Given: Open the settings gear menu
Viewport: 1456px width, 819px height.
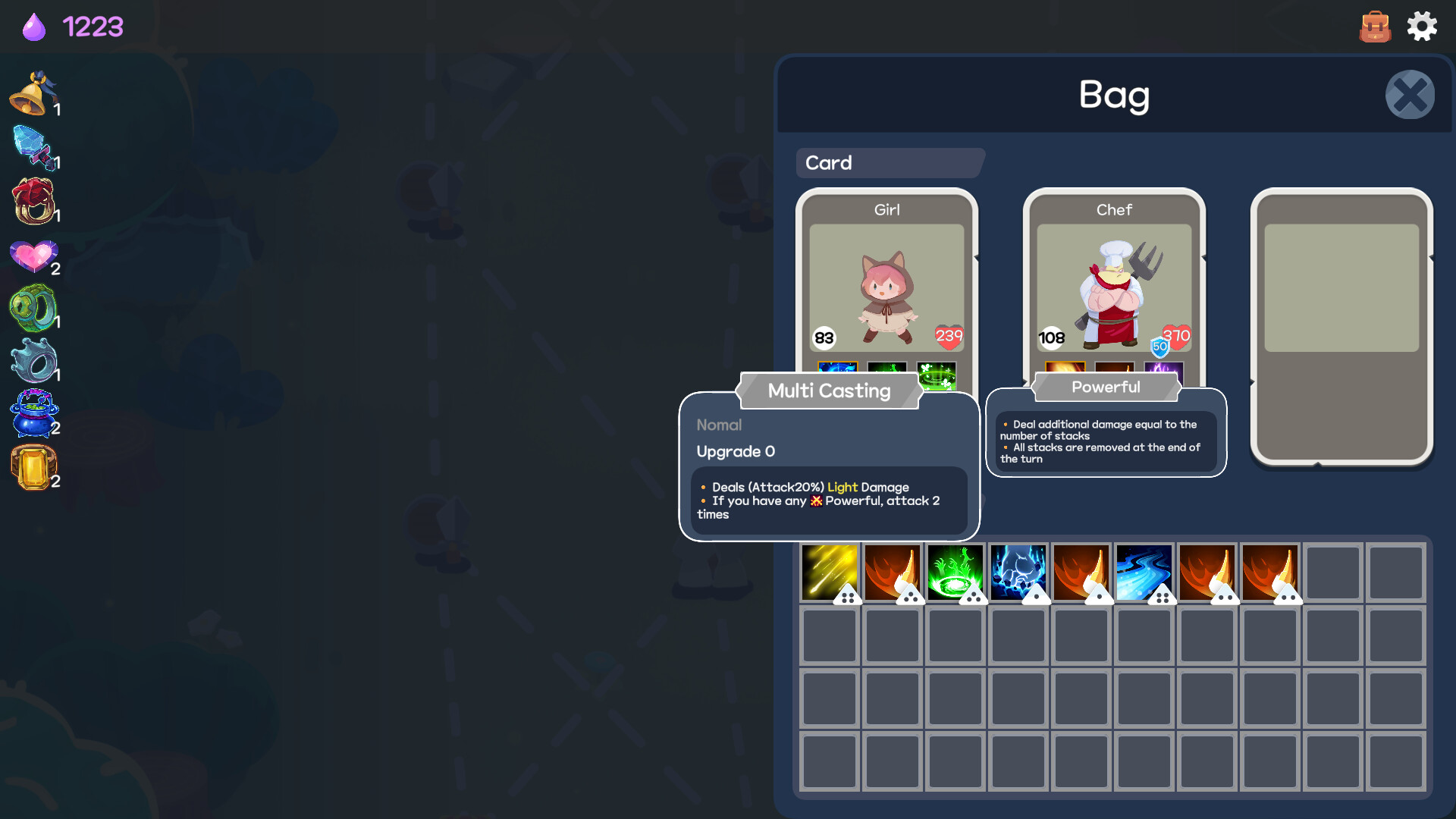Looking at the screenshot, I should pos(1422,26).
